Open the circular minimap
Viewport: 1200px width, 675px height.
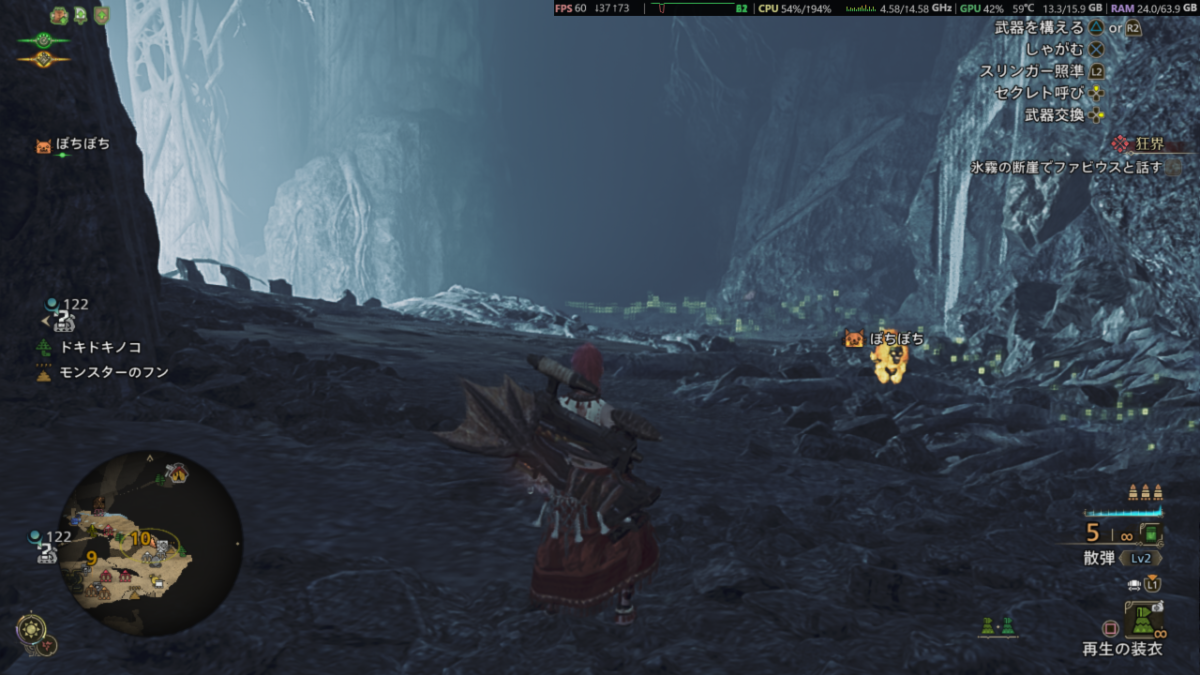150,542
